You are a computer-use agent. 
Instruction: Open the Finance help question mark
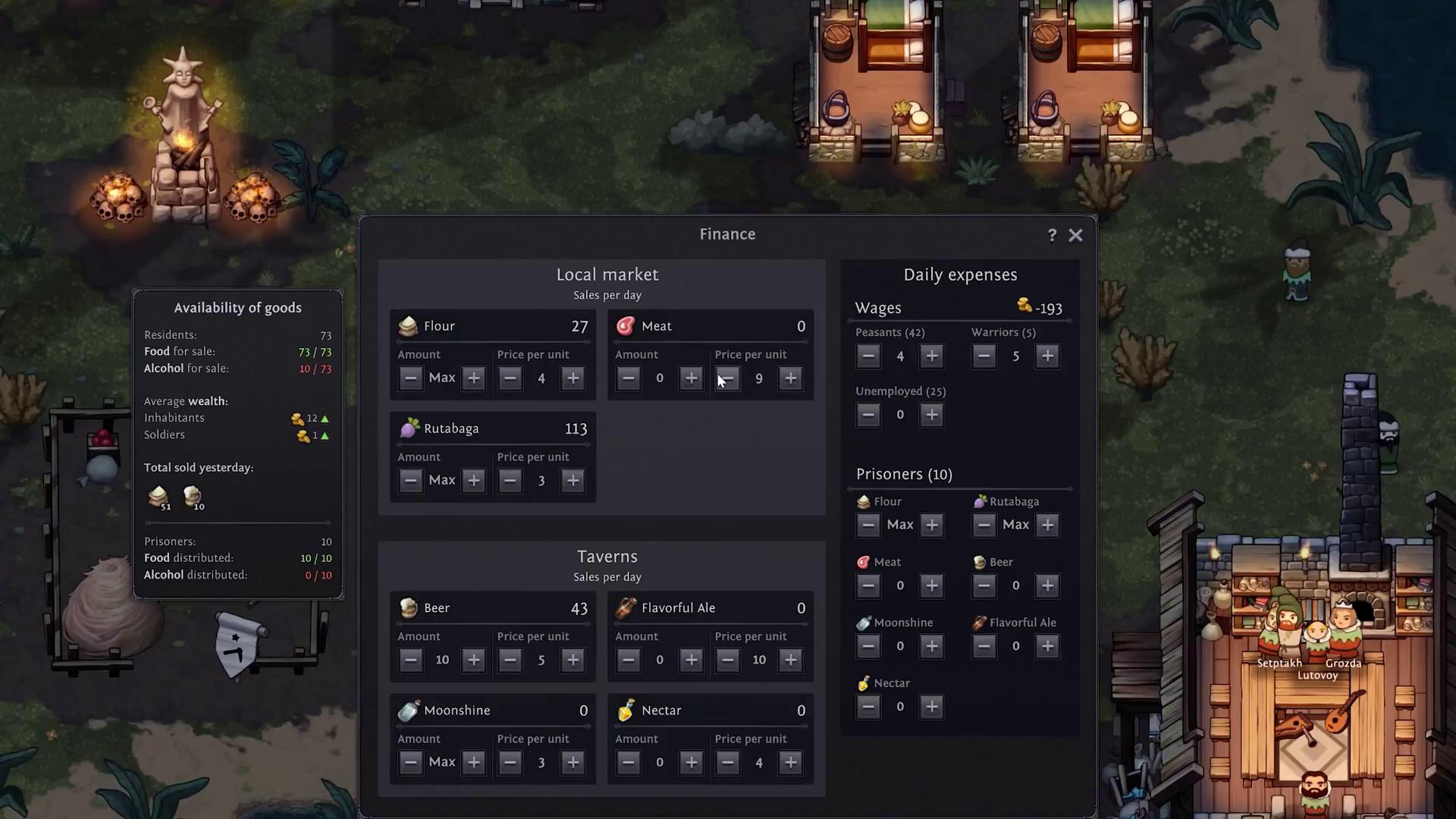click(1052, 235)
